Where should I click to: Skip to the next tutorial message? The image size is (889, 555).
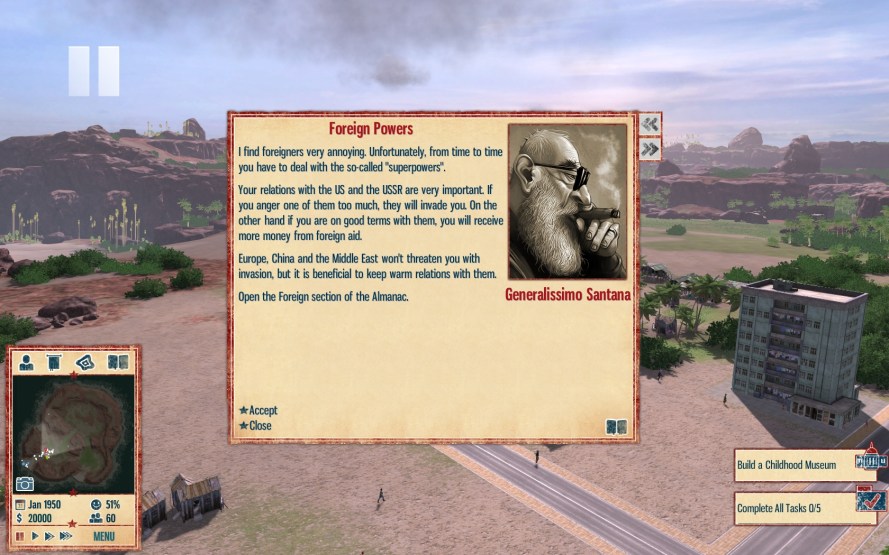650,149
